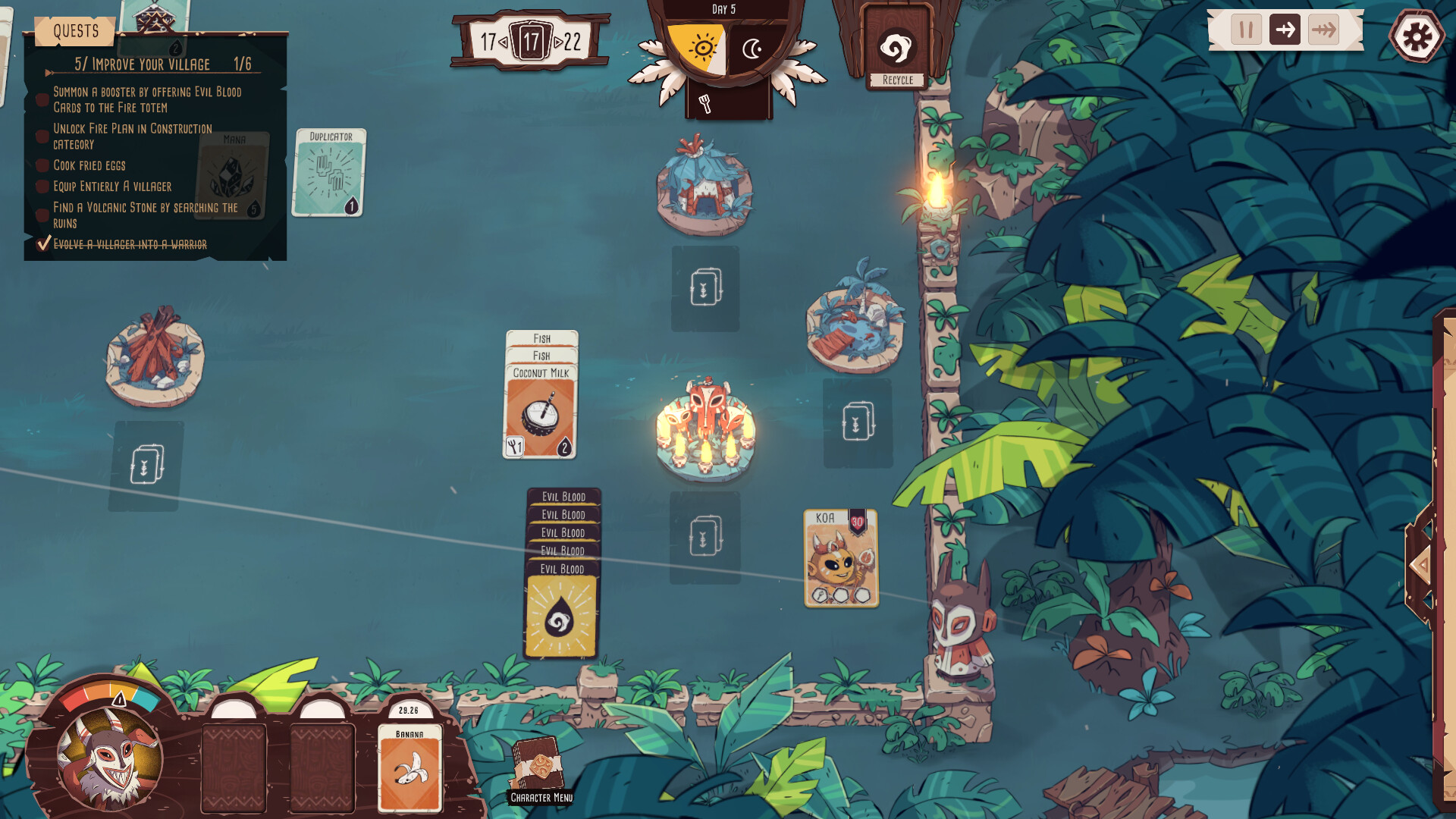1456x819 pixels.
Task: Click the fork feeding icon below Day 5
Action: 706,102
